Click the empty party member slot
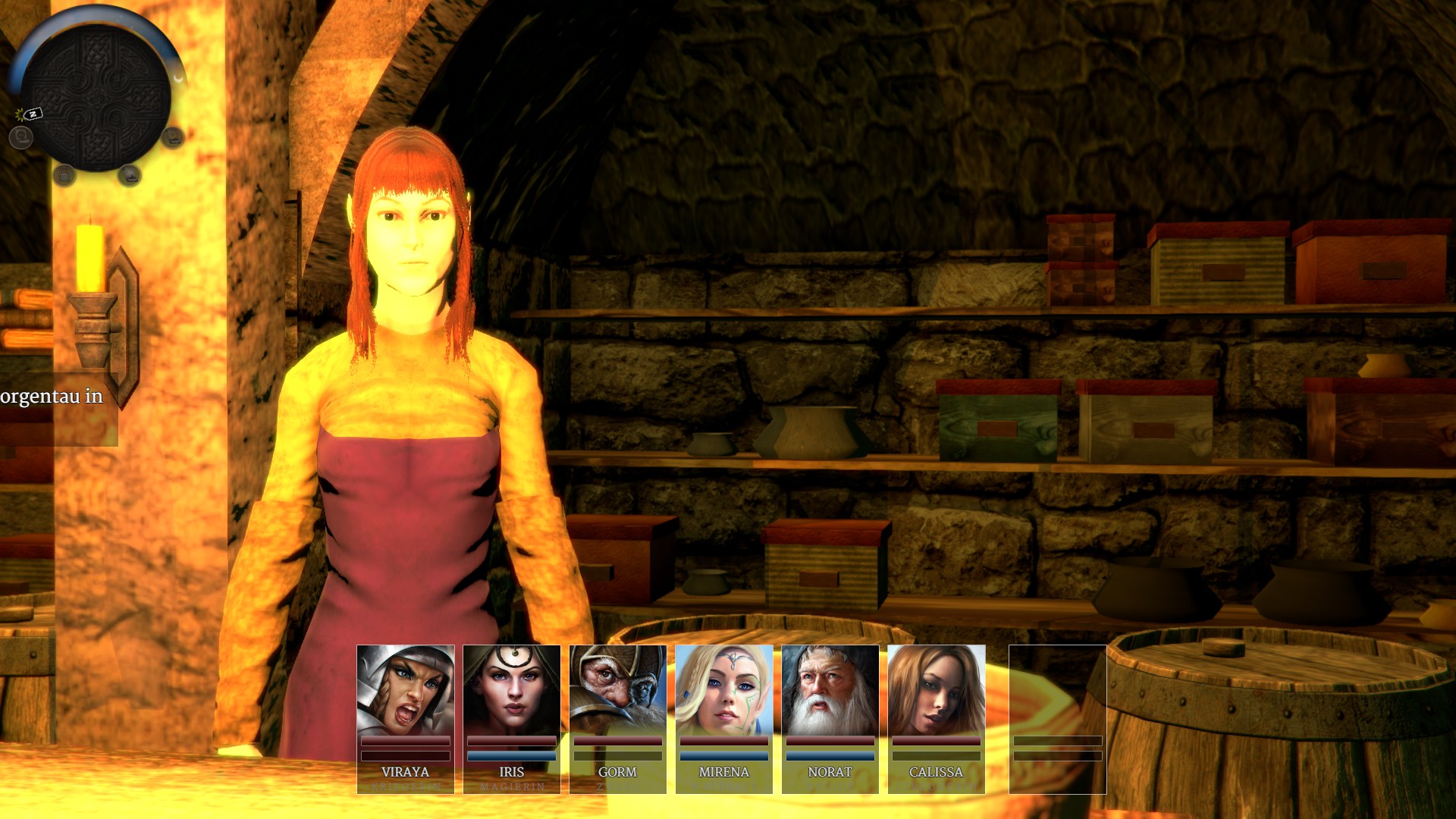1456x819 pixels. pyautogui.click(x=1057, y=718)
